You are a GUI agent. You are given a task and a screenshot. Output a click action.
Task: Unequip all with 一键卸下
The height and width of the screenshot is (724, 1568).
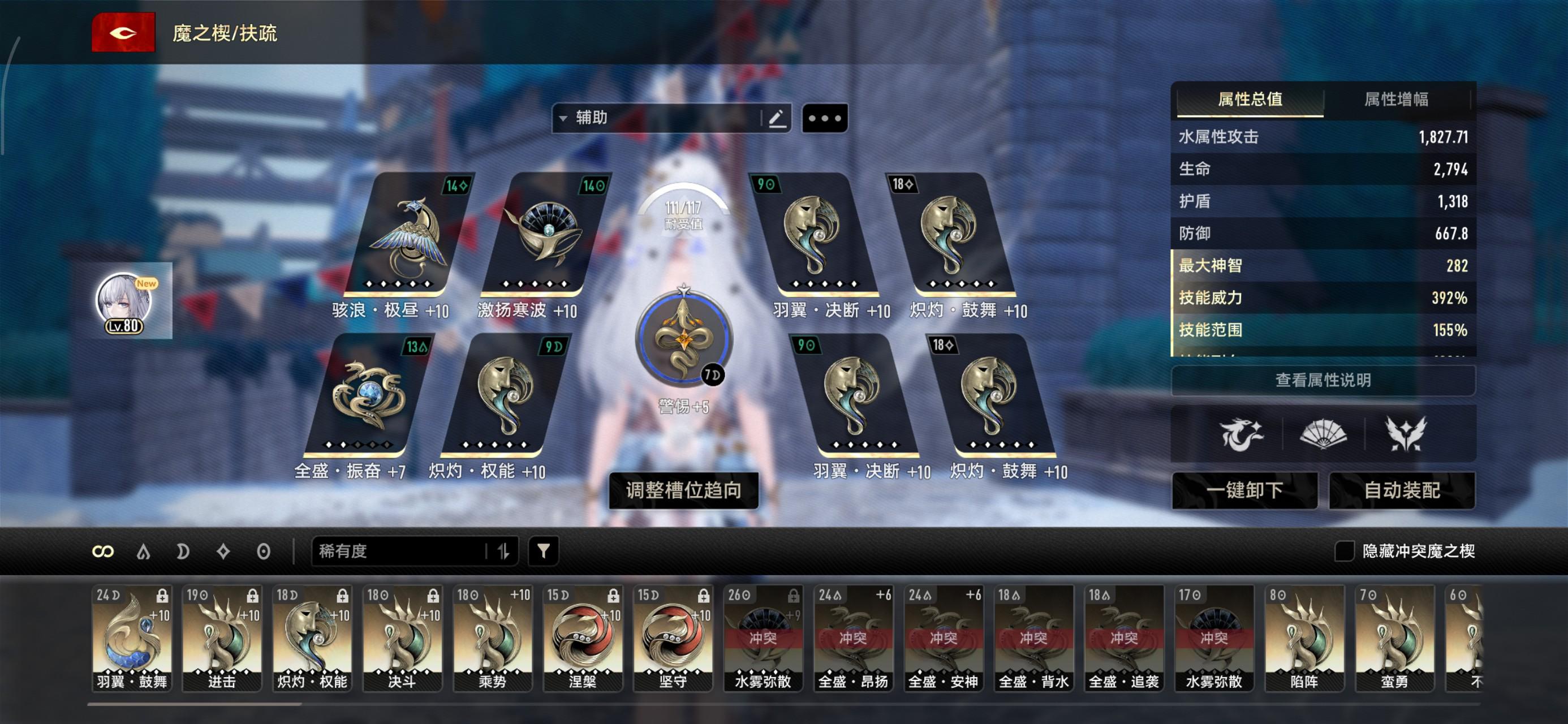click(1244, 490)
